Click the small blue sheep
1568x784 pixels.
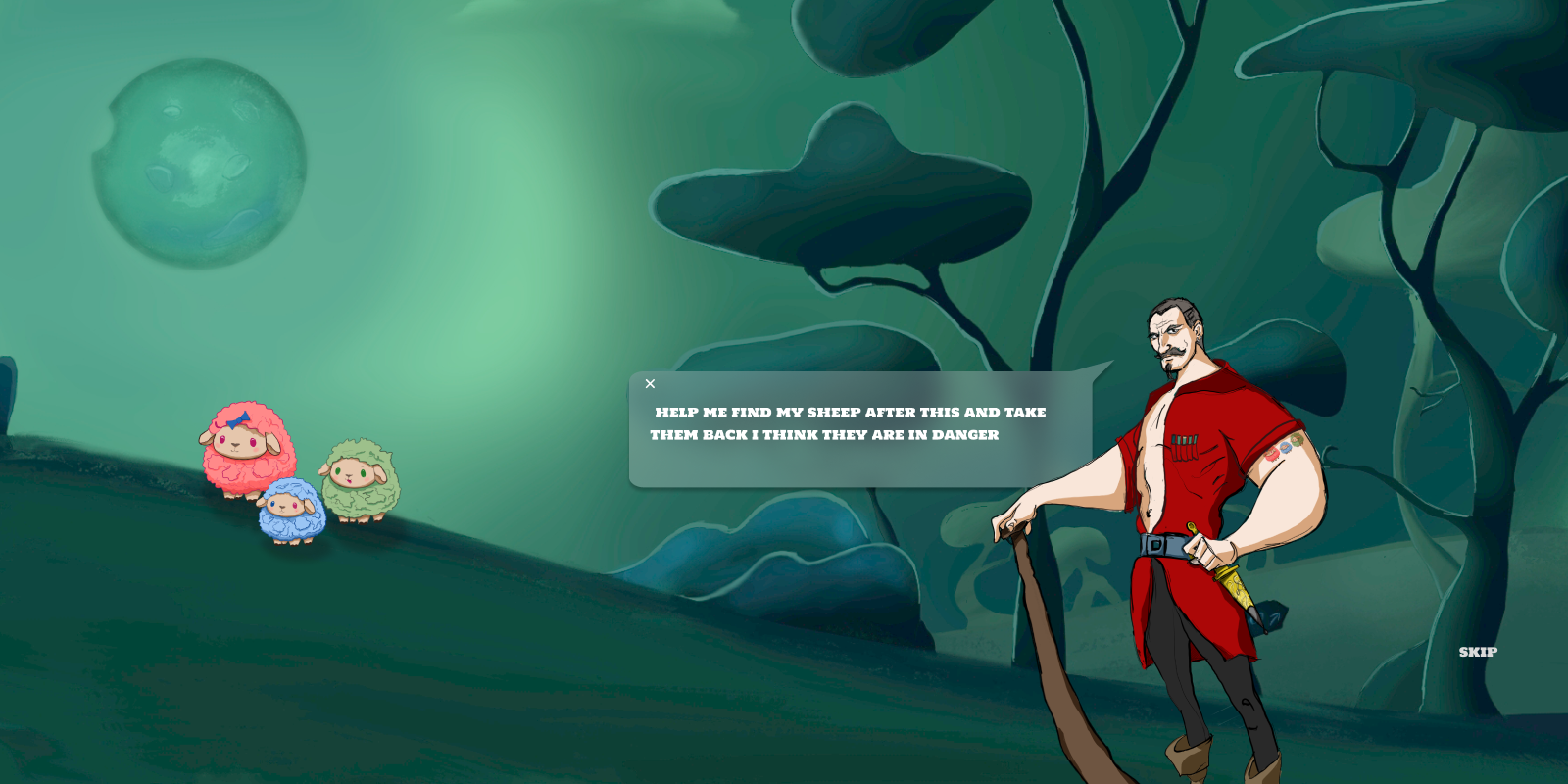coord(291,514)
